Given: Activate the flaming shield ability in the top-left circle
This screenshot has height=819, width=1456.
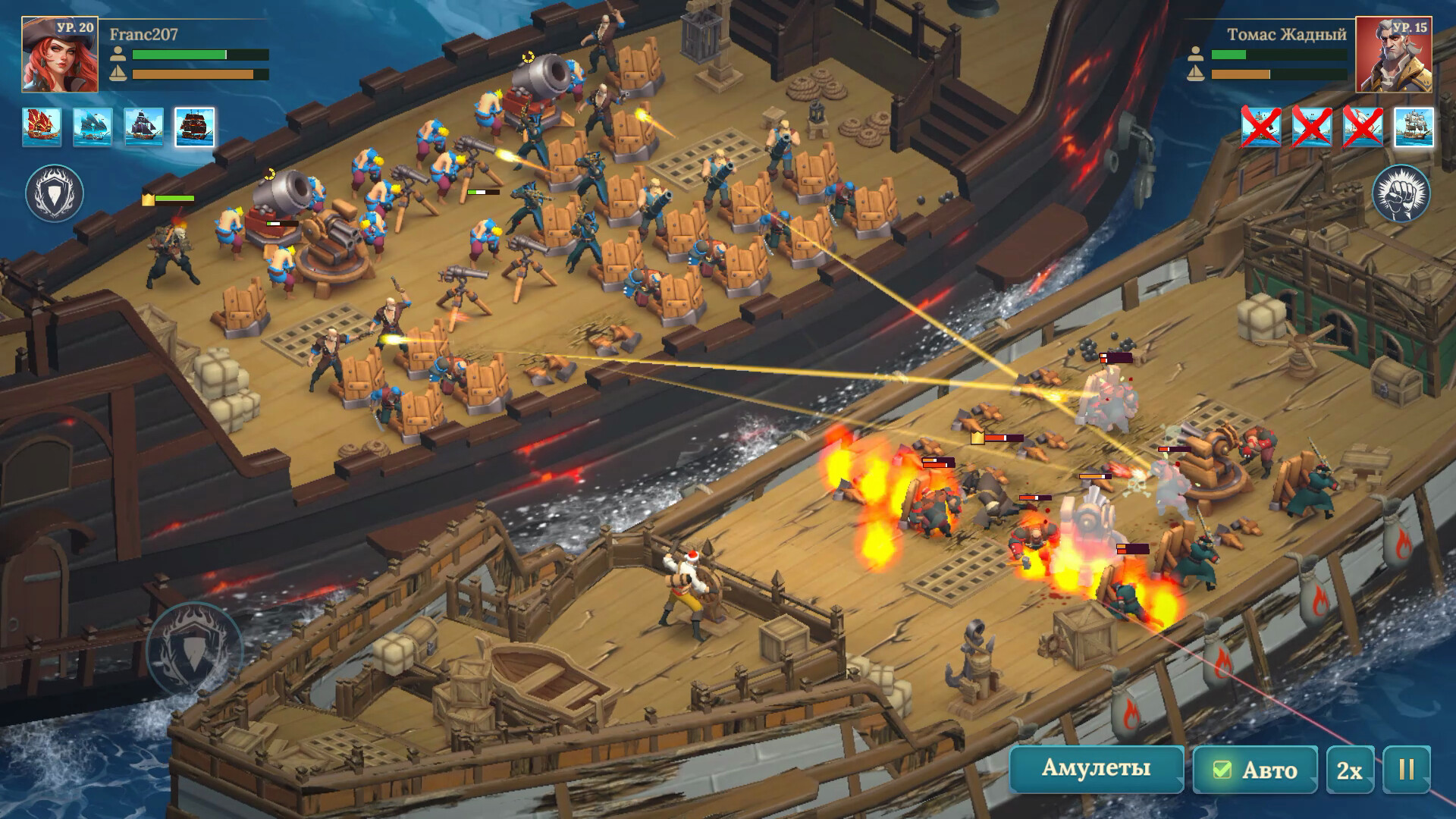Looking at the screenshot, I should [55, 194].
